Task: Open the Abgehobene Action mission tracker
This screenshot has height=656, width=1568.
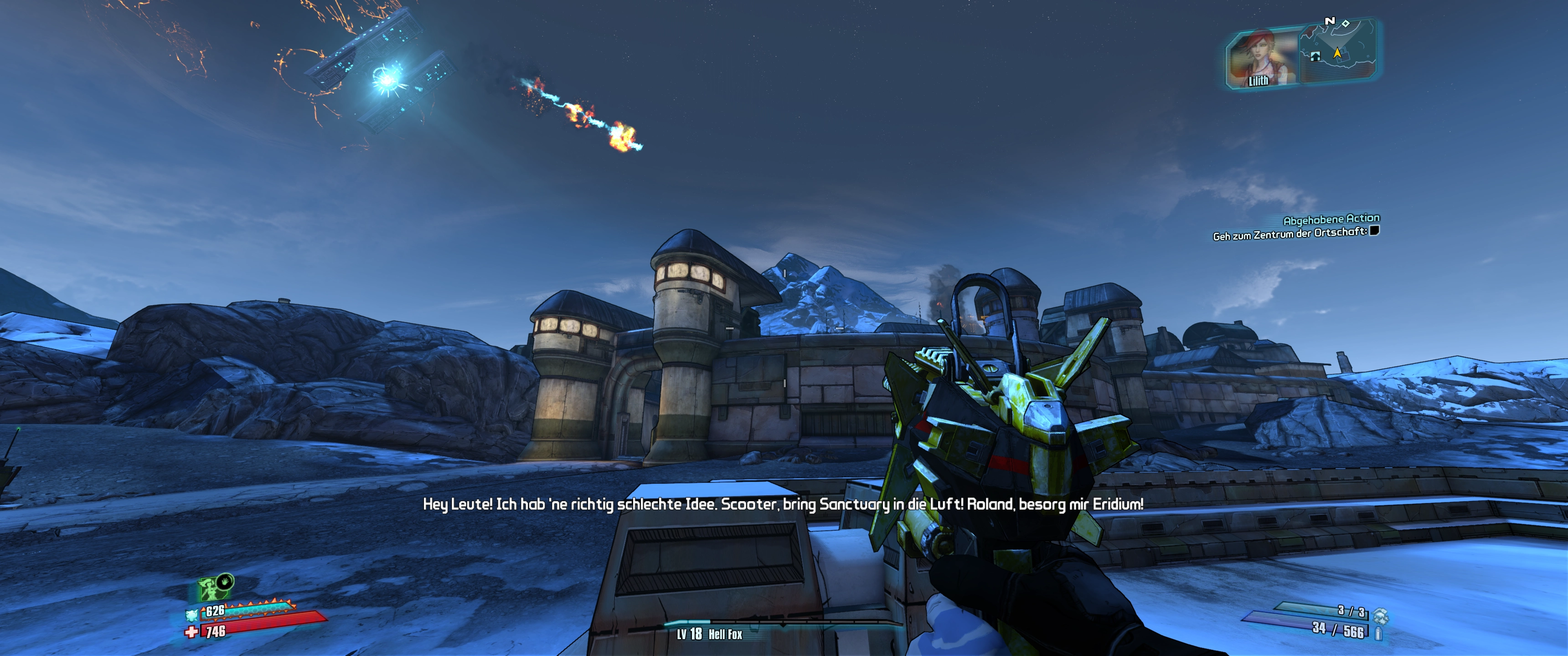Action: [x=1331, y=219]
